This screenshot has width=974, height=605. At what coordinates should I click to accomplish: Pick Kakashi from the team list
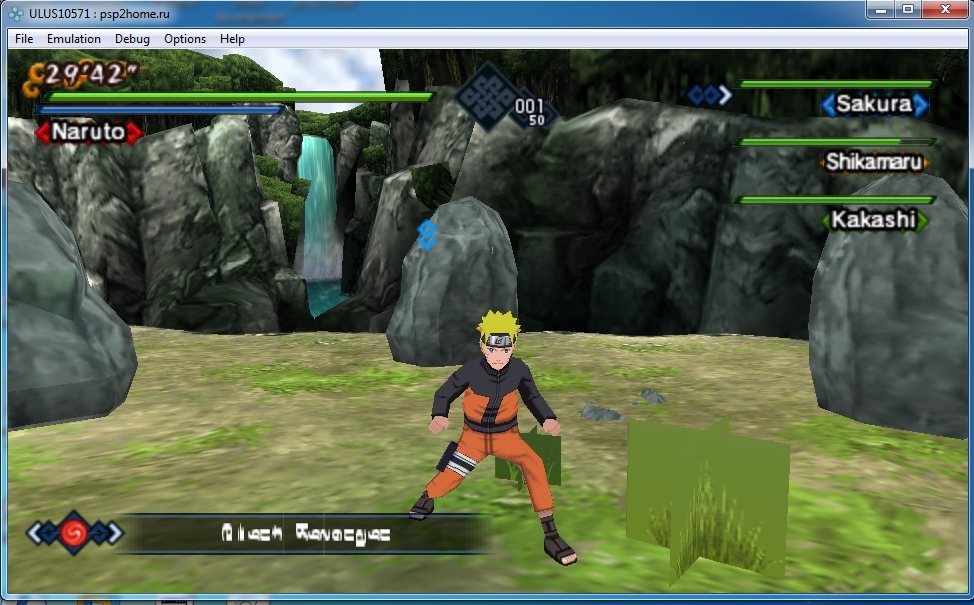pyautogui.click(x=874, y=219)
